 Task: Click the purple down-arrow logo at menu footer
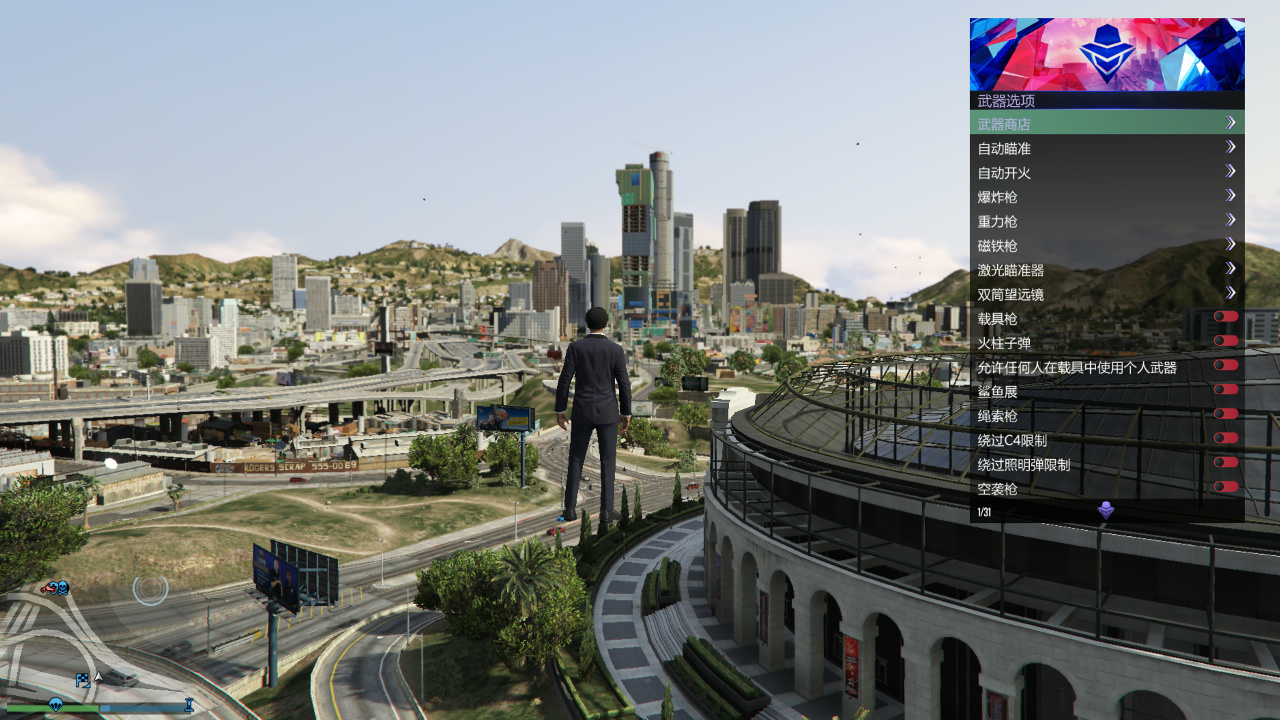click(x=1104, y=510)
